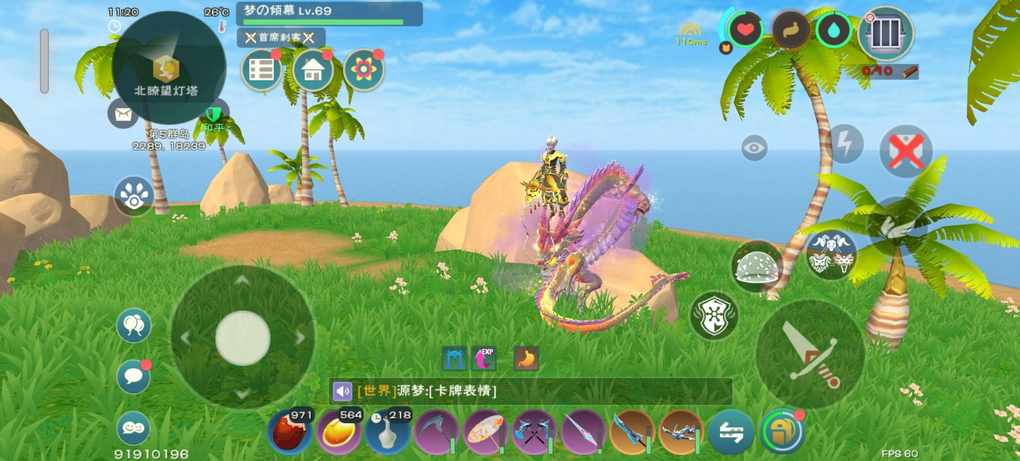The image size is (1020, 461).
Task: Tap the dome shelter button
Action: tap(757, 266)
